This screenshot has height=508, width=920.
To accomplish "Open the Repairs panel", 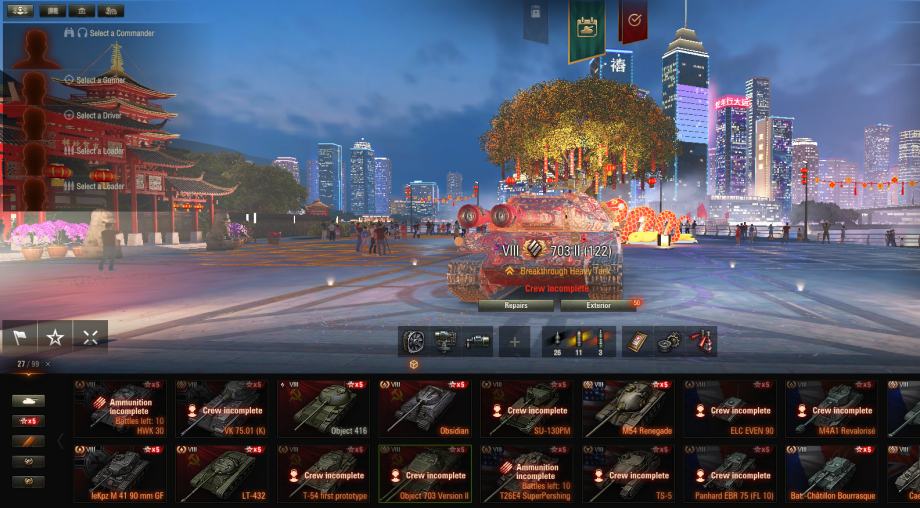I will click(x=516, y=305).
